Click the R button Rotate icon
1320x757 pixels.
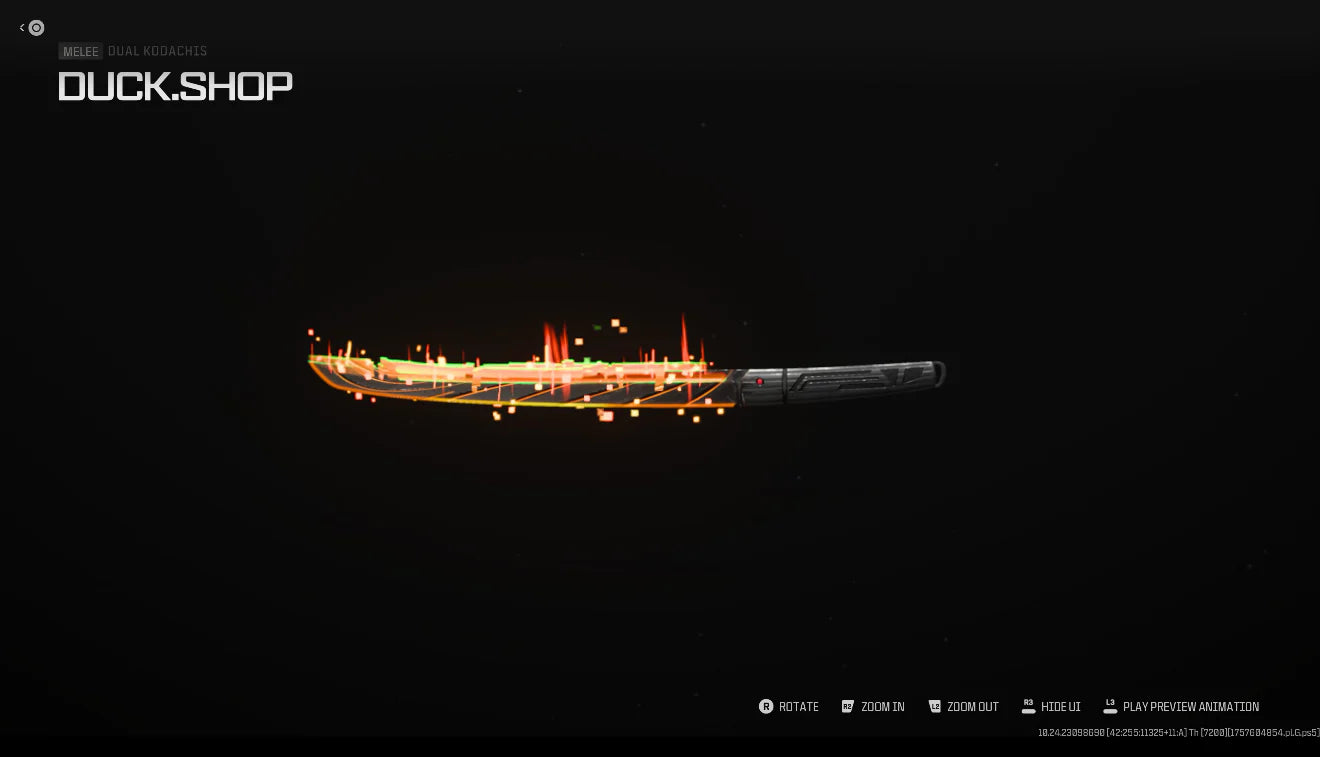click(766, 707)
